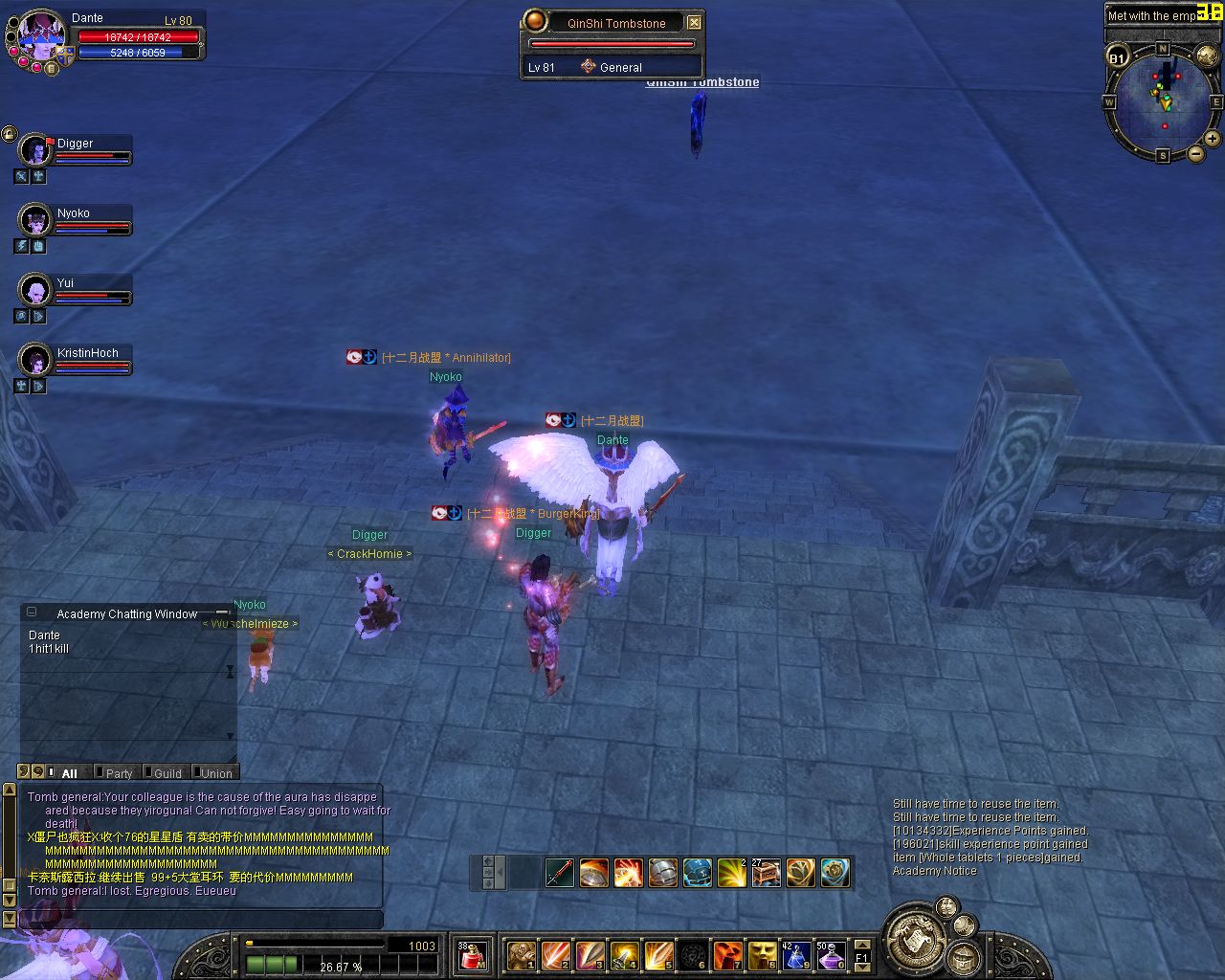Screen dimensions: 1225x980
Task: Use the red health potion slot
Action: 472,954
